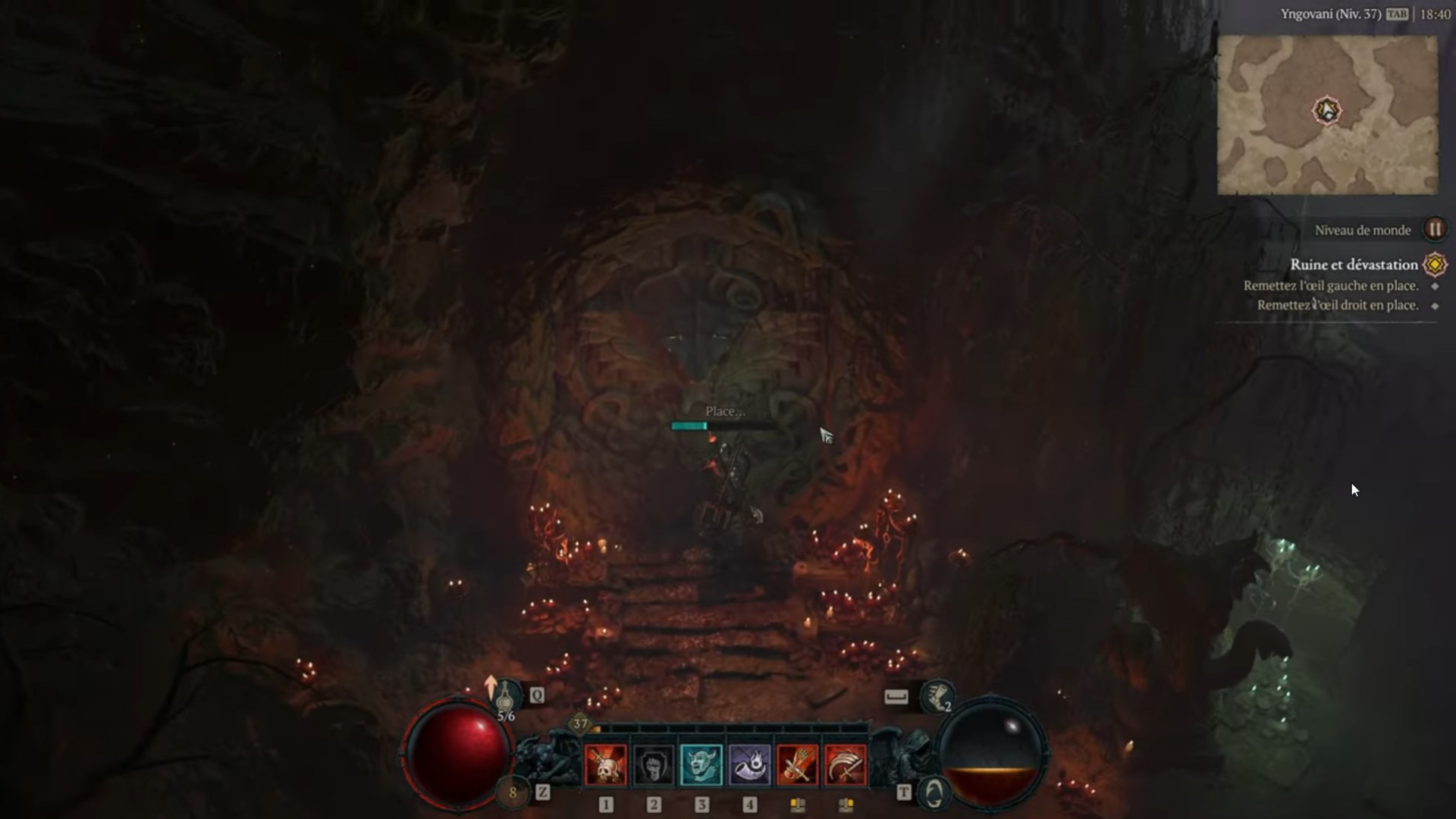Click the quest diamond marker on the minimap
1456x819 pixels.
1327,111
